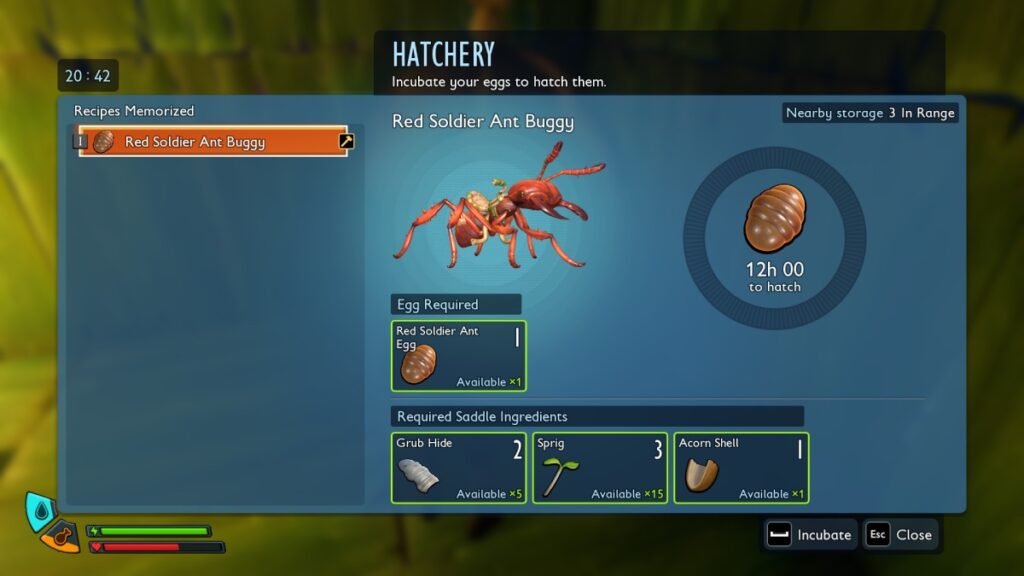Viewport: 1024px width, 576px height.
Task: Close the Hatchery menu
Action: (x=900, y=535)
